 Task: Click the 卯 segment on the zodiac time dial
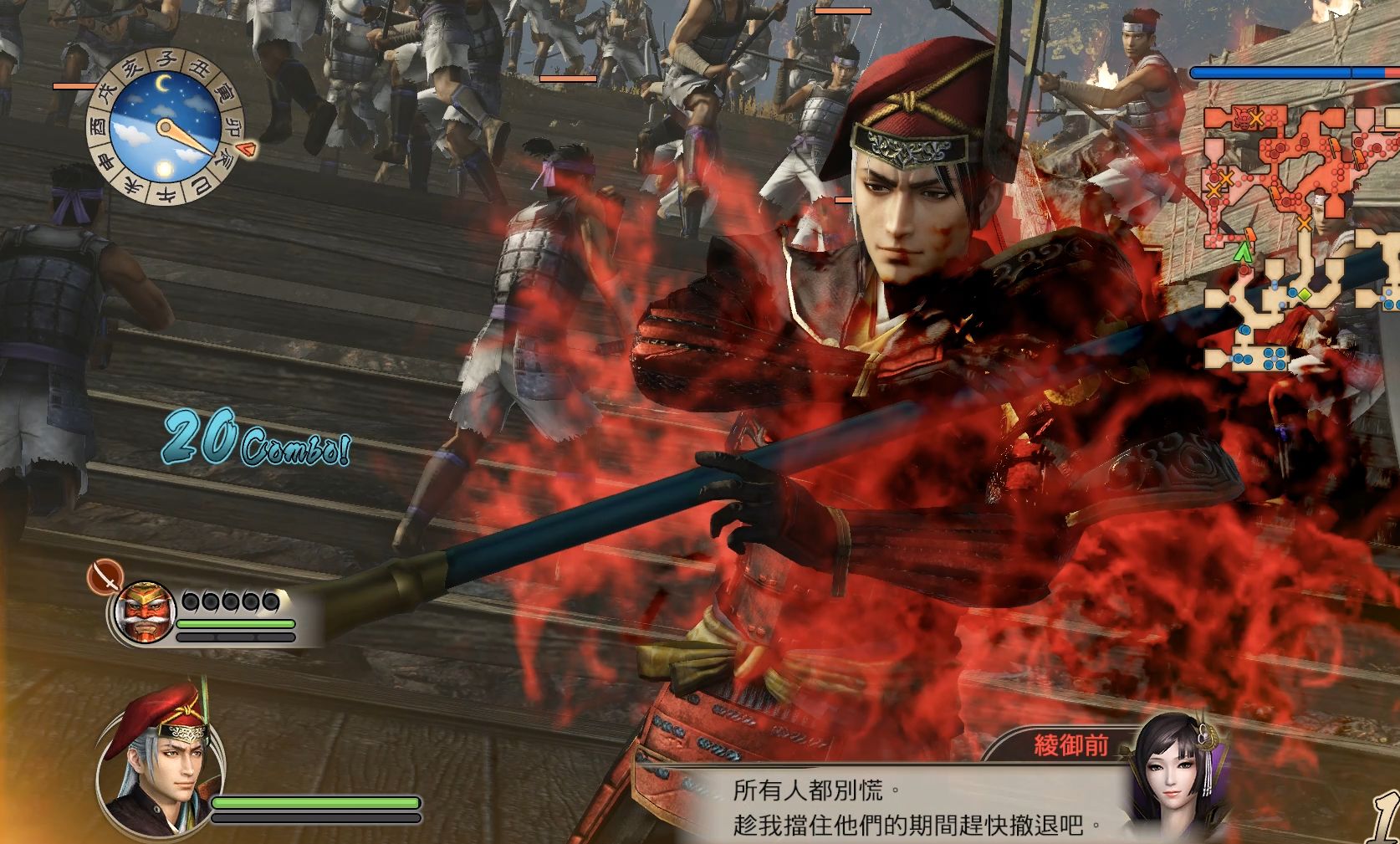pyautogui.click(x=232, y=127)
